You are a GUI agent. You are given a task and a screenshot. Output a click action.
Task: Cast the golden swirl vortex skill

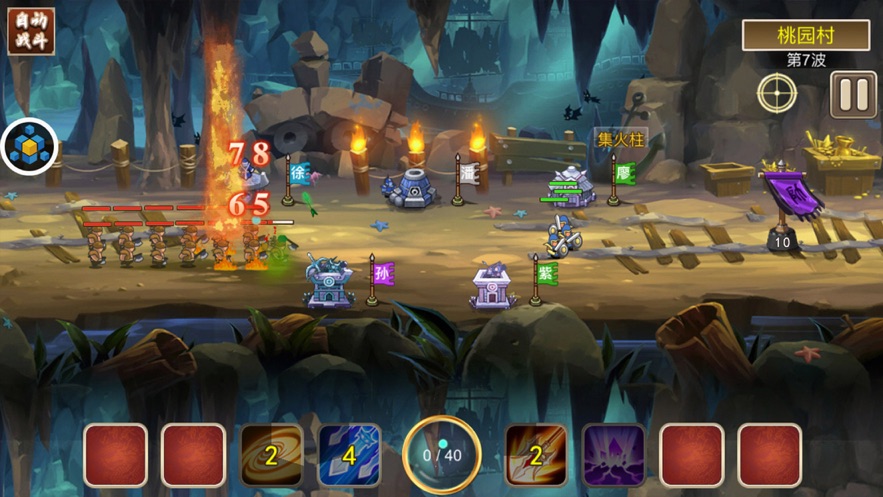coord(271,456)
